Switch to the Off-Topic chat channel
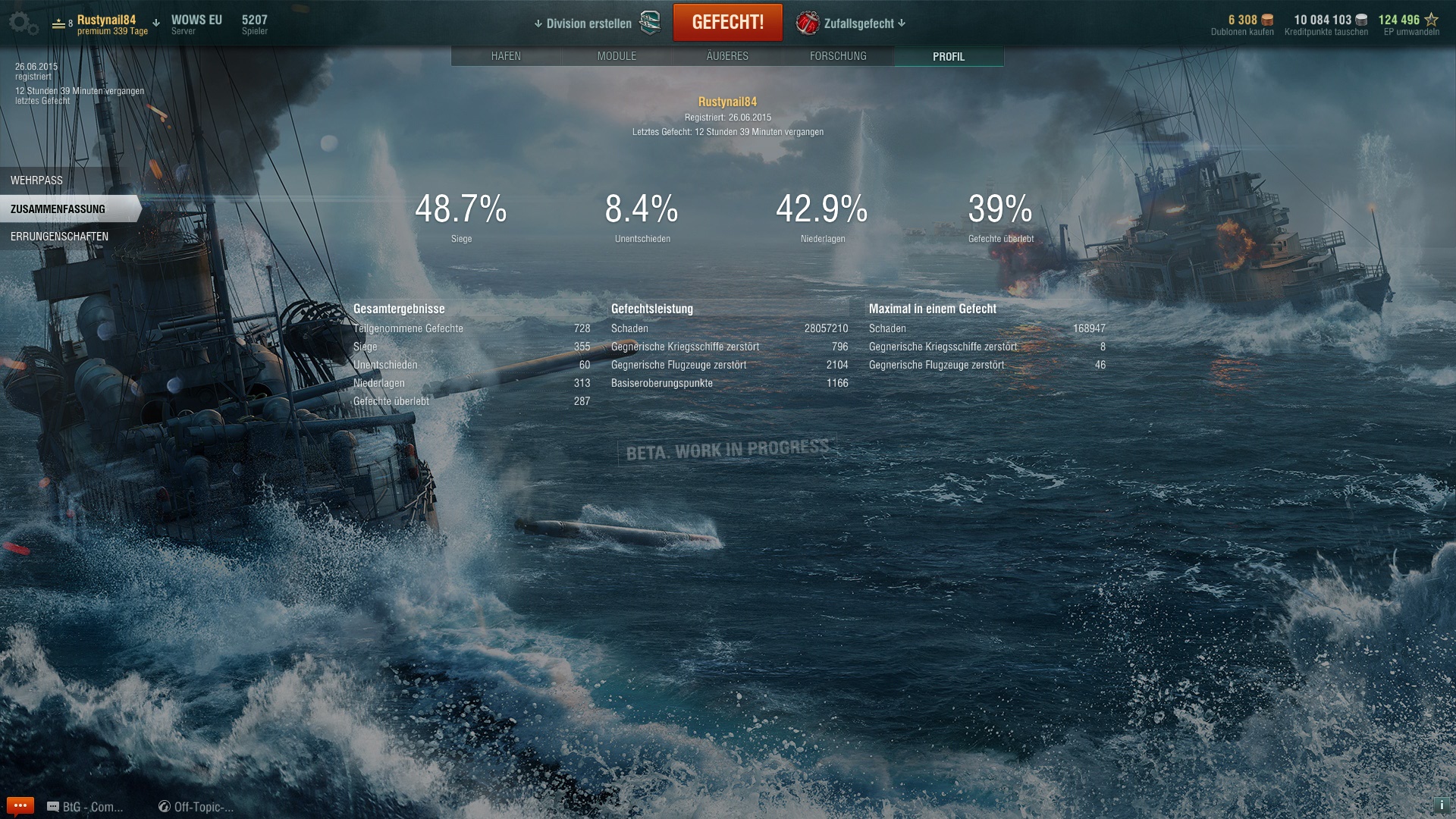 pyautogui.click(x=196, y=807)
